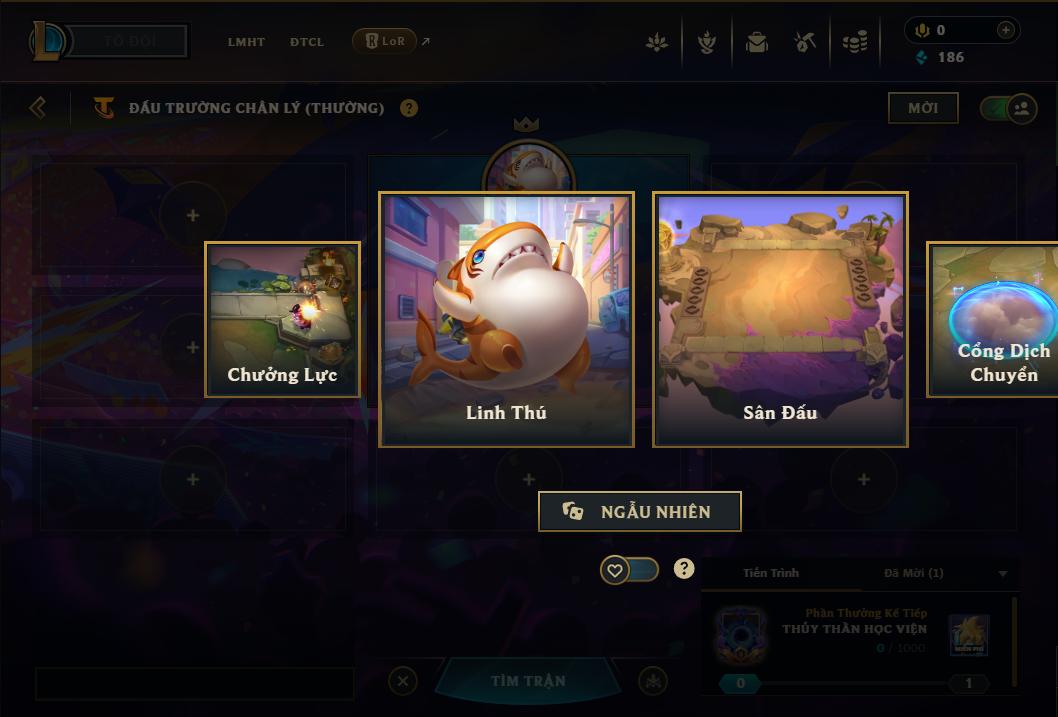Image resolution: width=1058 pixels, height=717 pixels.
Task: Select the Linh Thú card
Action: pyautogui.click(x=506, y=319)
